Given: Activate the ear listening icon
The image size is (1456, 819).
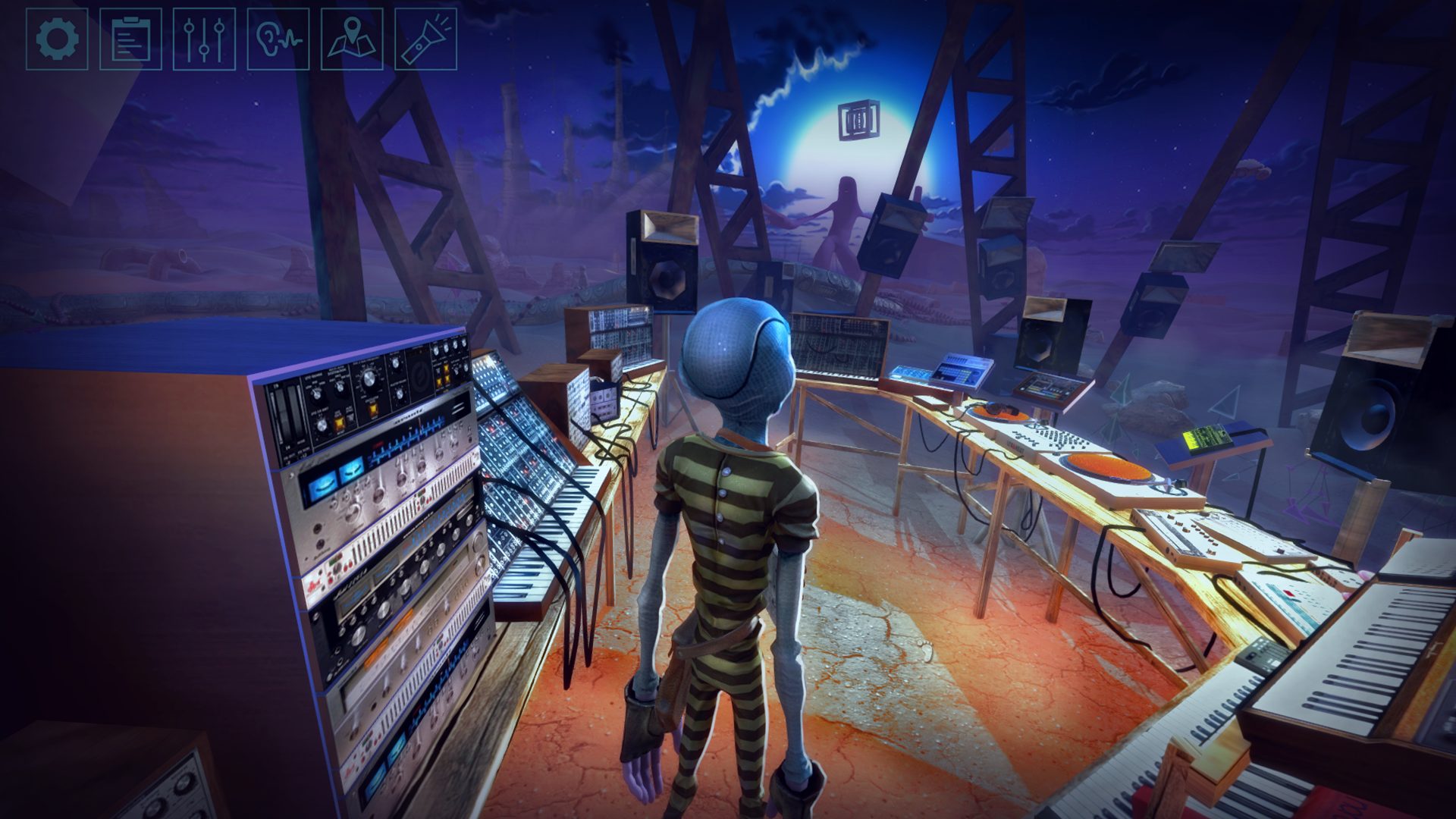Looking at the screenshot, I should (278, 39).
